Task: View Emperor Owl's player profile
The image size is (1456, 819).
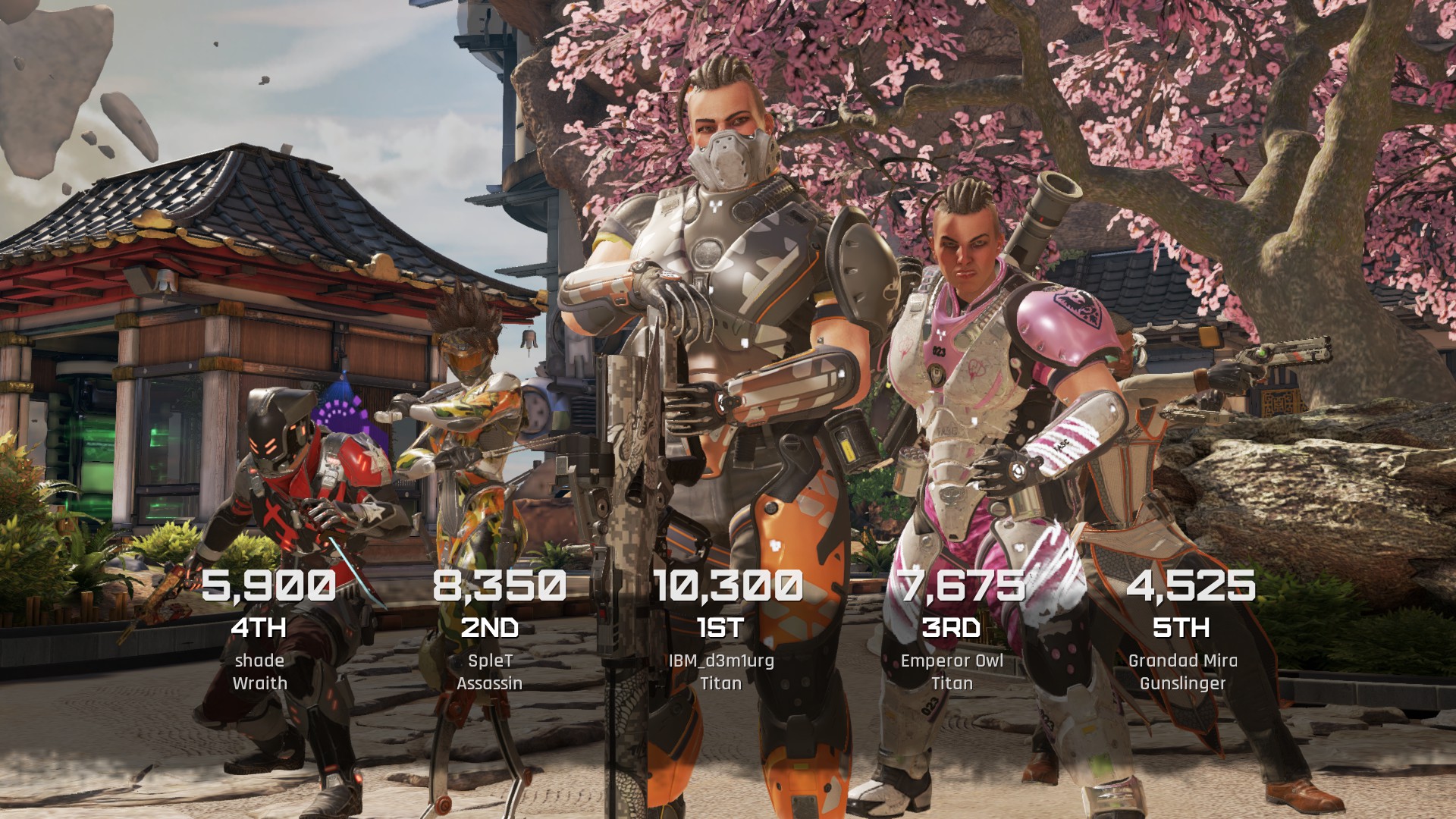Action: pyautogui.click(x=950, y=661)
